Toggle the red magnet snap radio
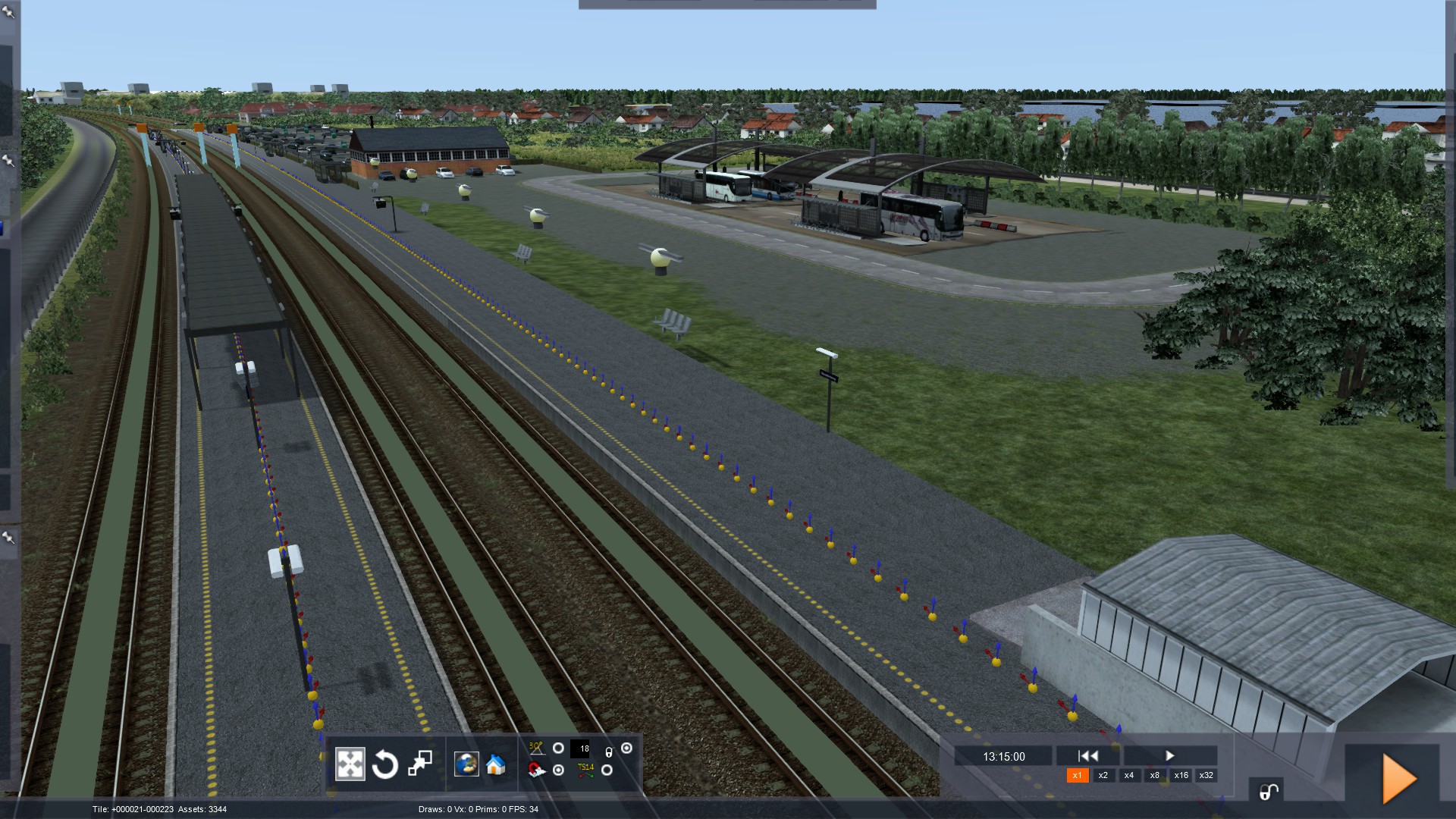1456x819 pixels. click(x=558, y=770)
